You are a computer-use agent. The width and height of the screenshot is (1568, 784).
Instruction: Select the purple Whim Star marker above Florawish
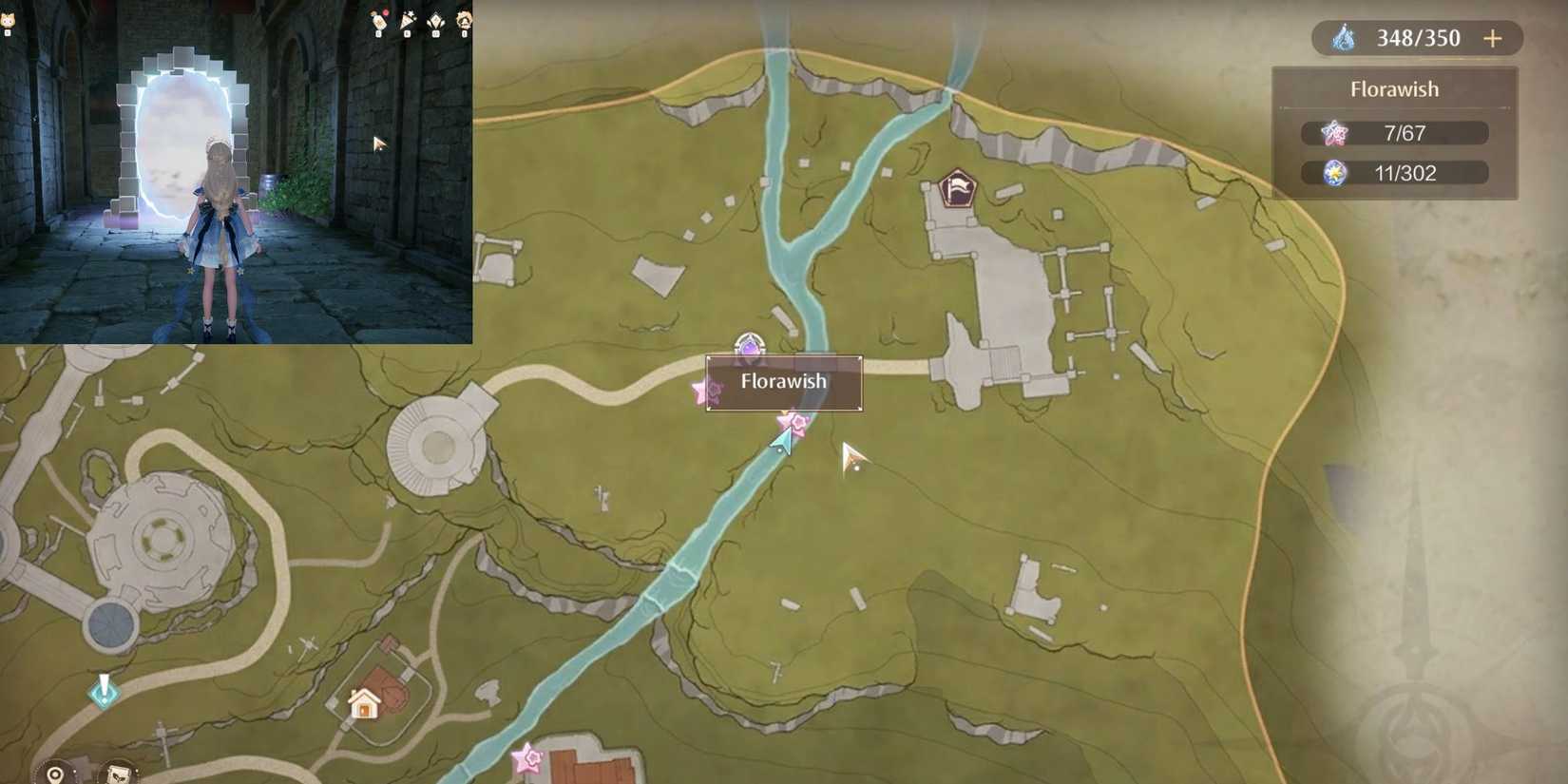coord(750,345)
